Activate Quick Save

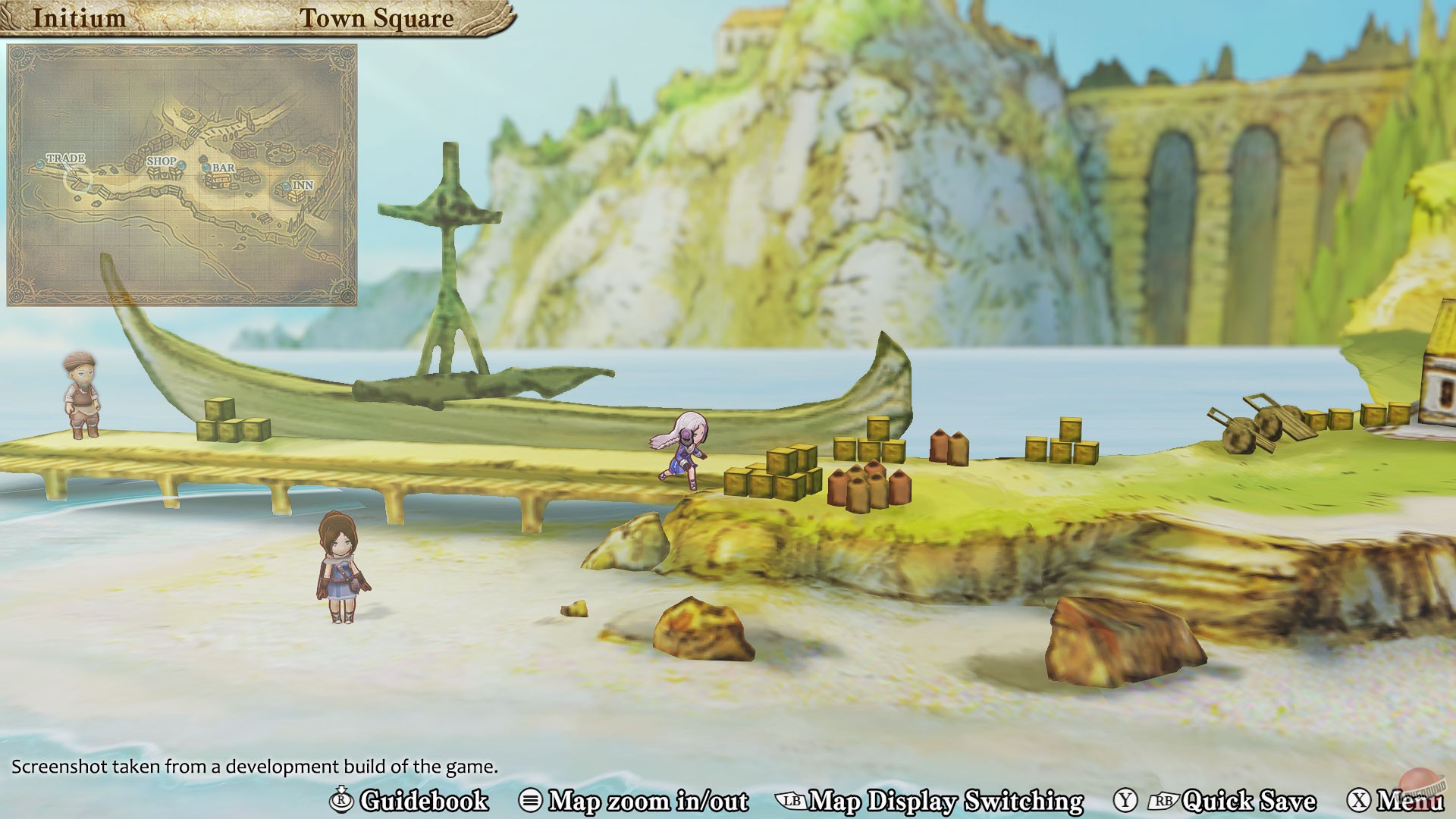point(1253,799)
